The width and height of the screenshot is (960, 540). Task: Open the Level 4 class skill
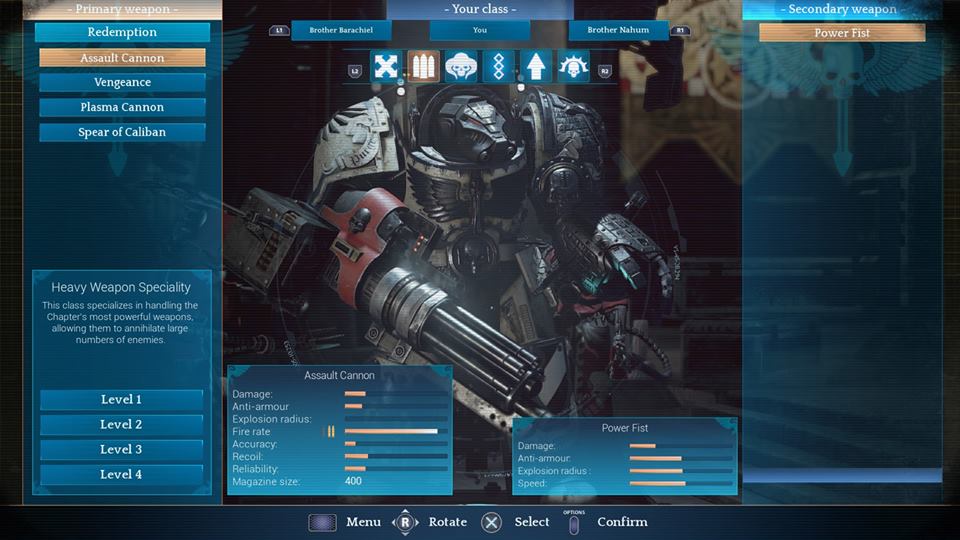(x=121, y=475)
